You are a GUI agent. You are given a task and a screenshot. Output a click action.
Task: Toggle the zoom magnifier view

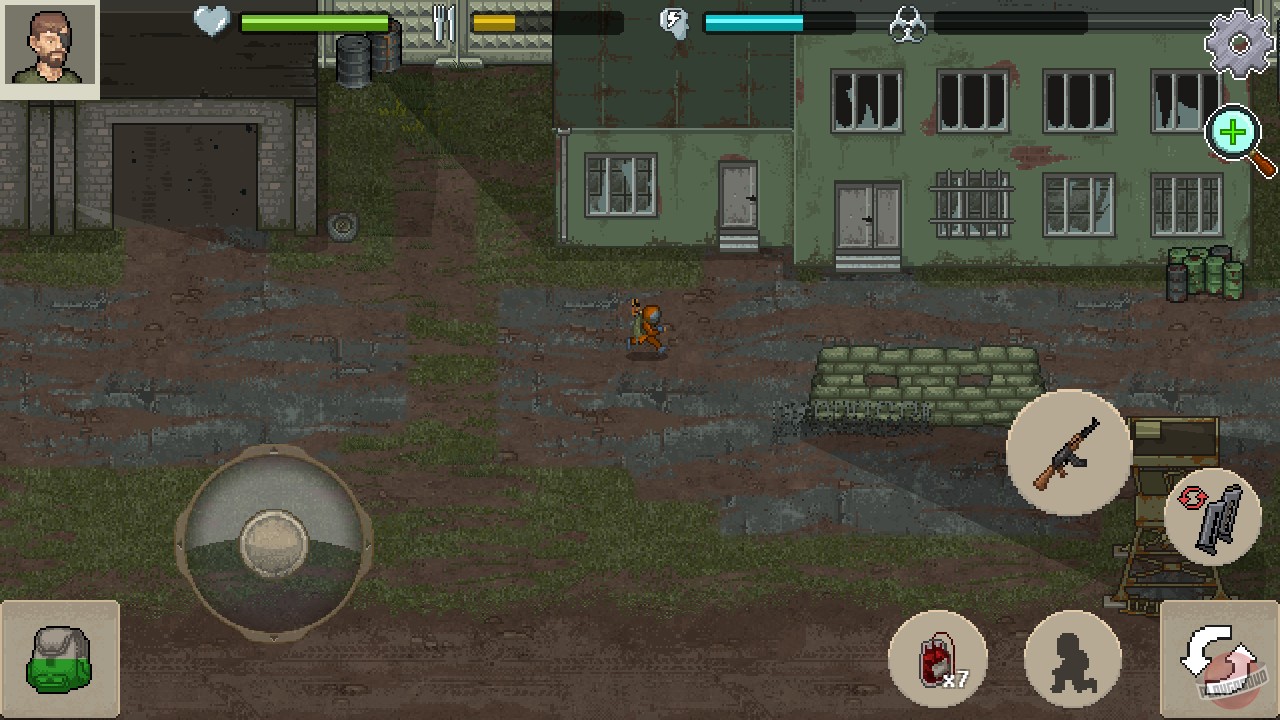pos(1234,135)
